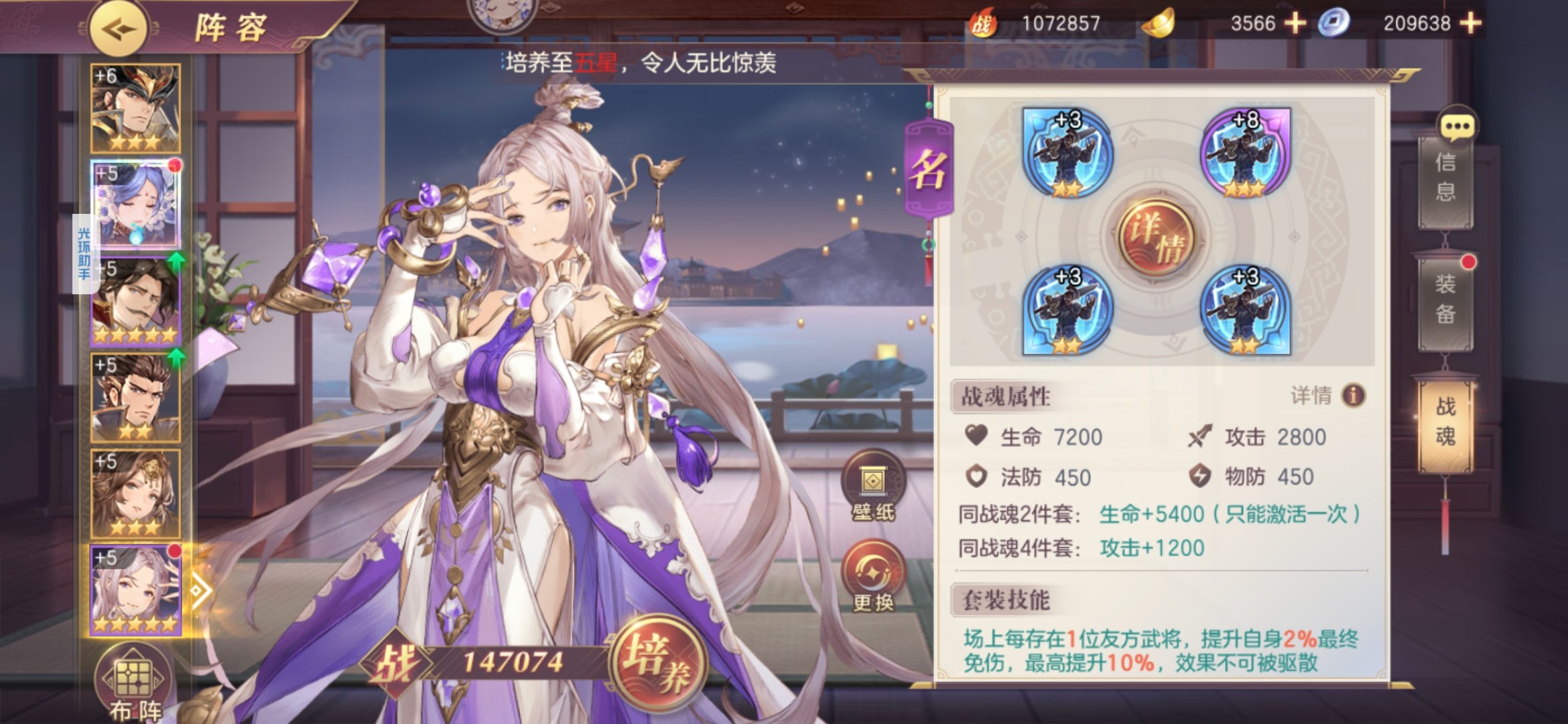Screen dimensions: 1568x724
Task: Open the chat speech bubble icon
Action: (1457, 126)
